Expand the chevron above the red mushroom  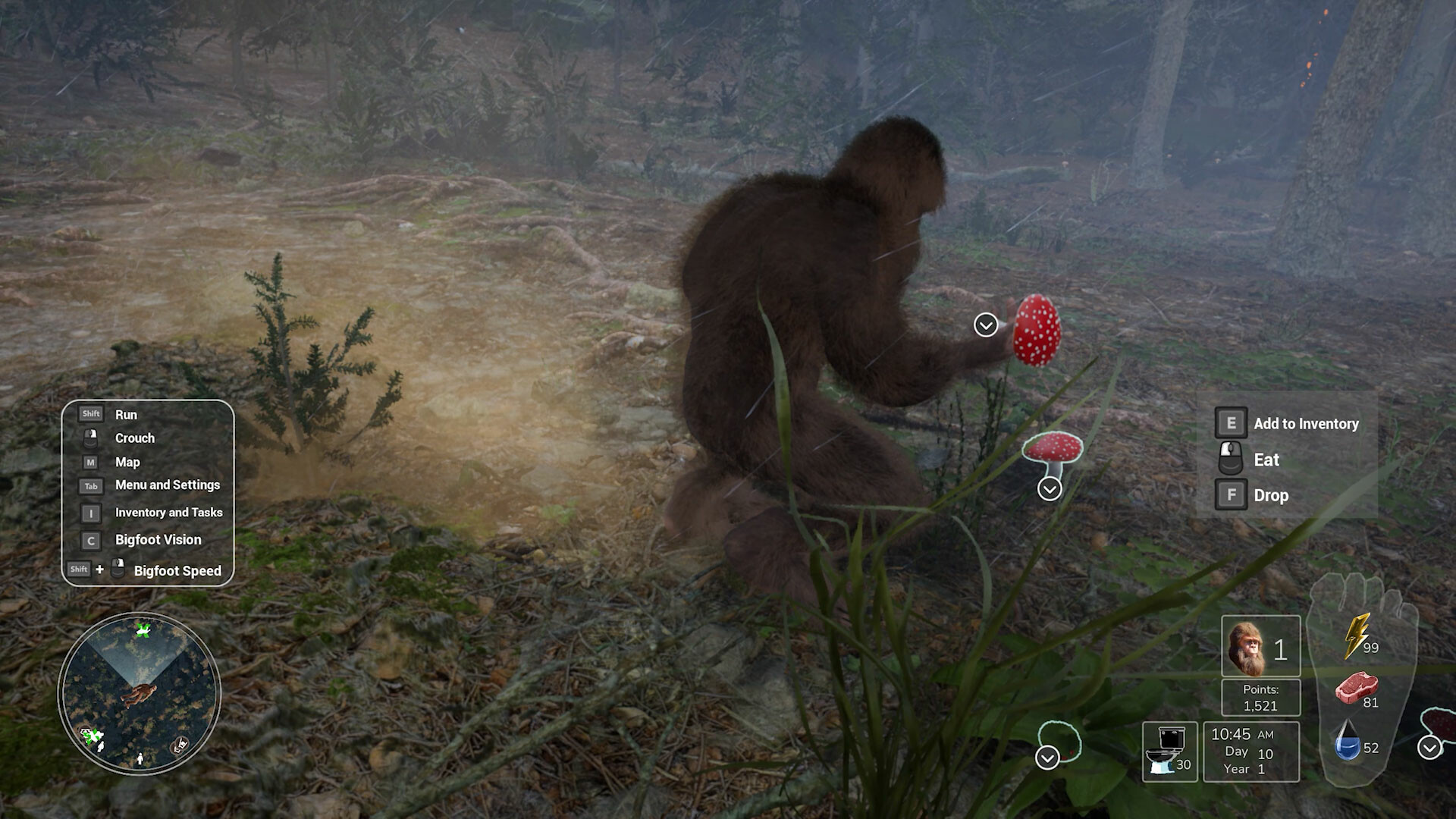[x=985, y=325]
